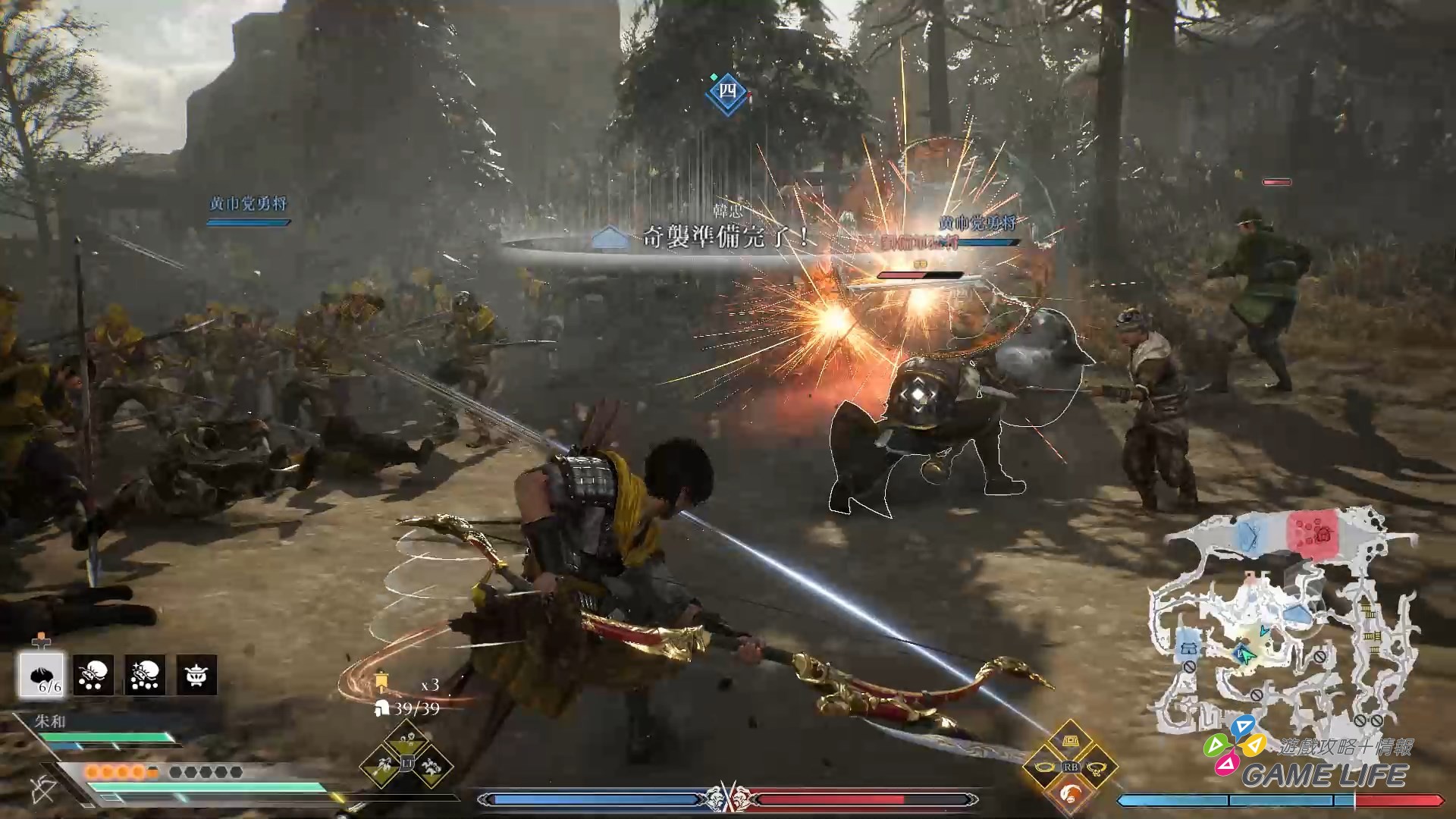Image resolution: width=1456 pixels, height=819 pixels.
Task: Select the incense burner item slot
Action: click(196, 673)
